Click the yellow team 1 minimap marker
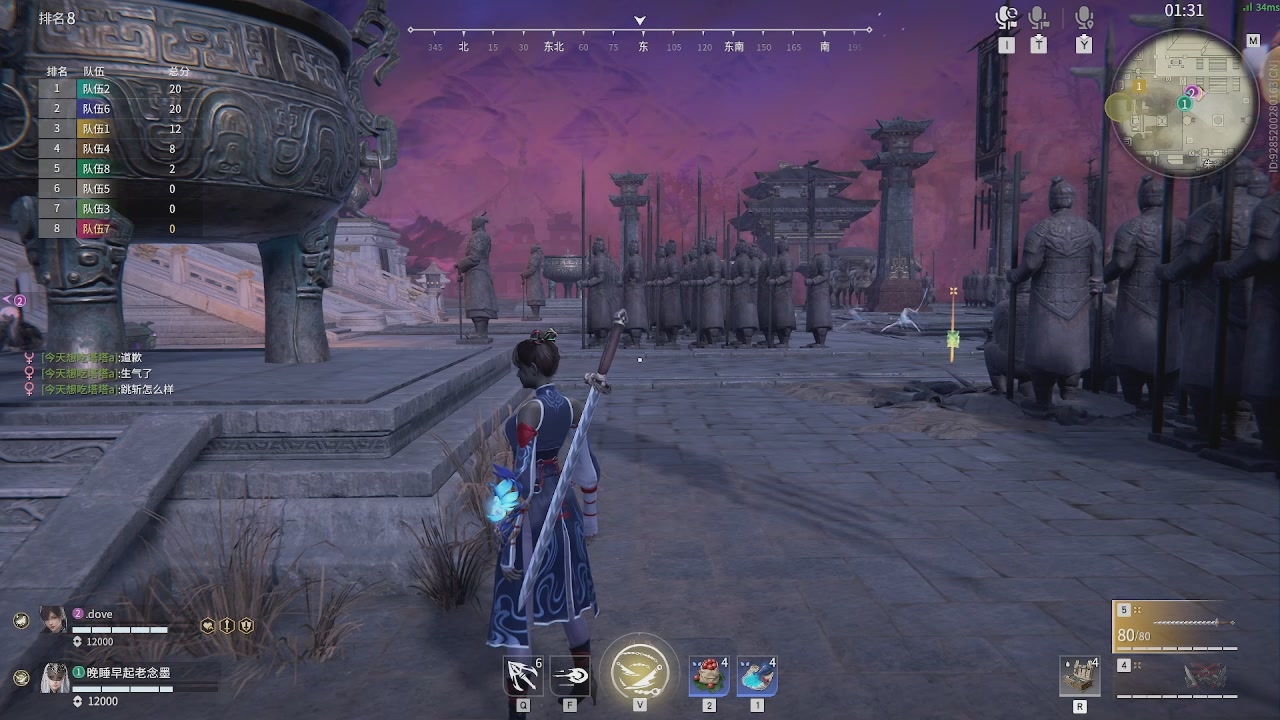The height and width of the screenshot is (720, 1280). click(1139, 87)
